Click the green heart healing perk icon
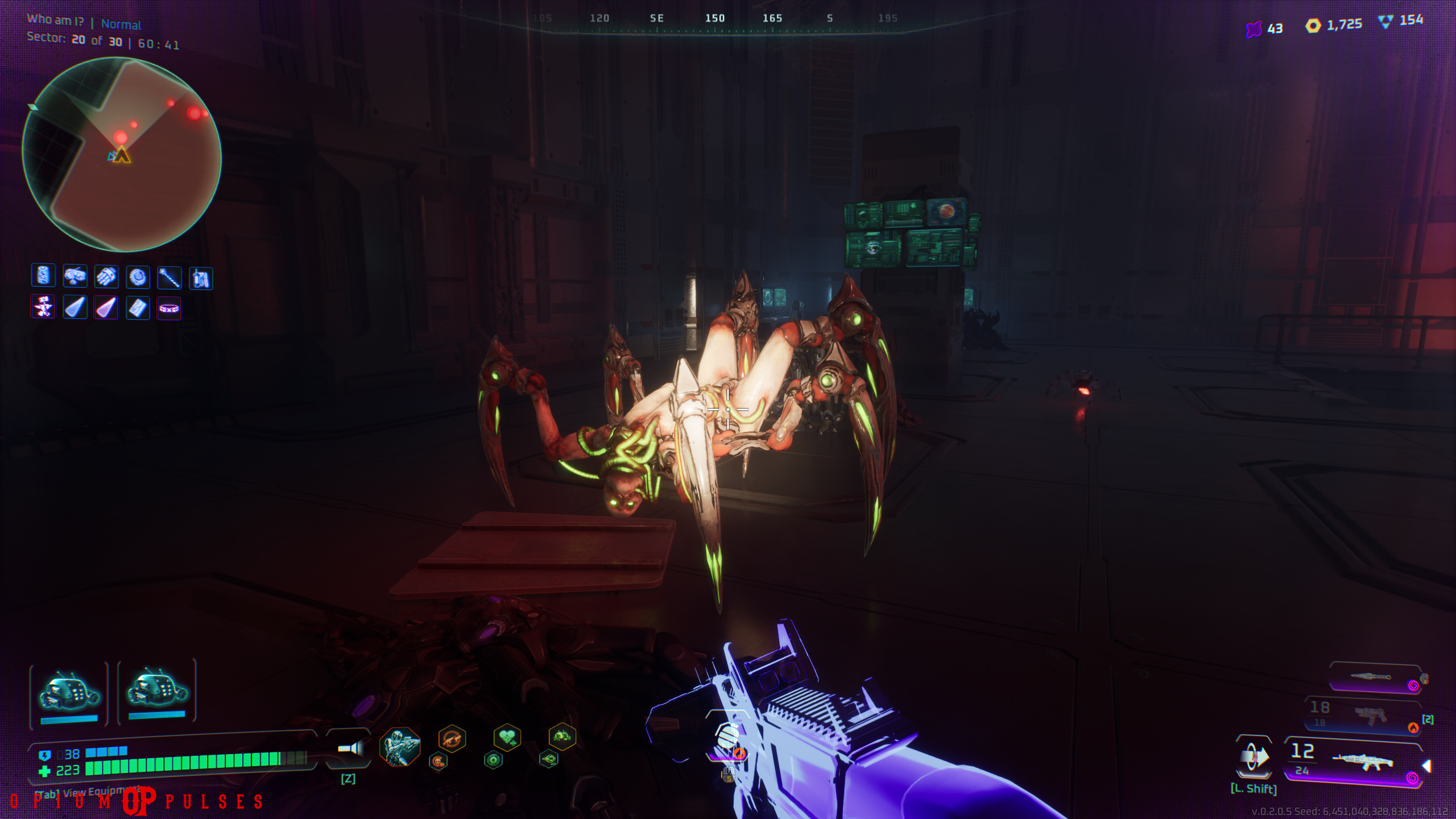Image resolution: width=1456 pixels, height=819 pixels. (507, 738)
